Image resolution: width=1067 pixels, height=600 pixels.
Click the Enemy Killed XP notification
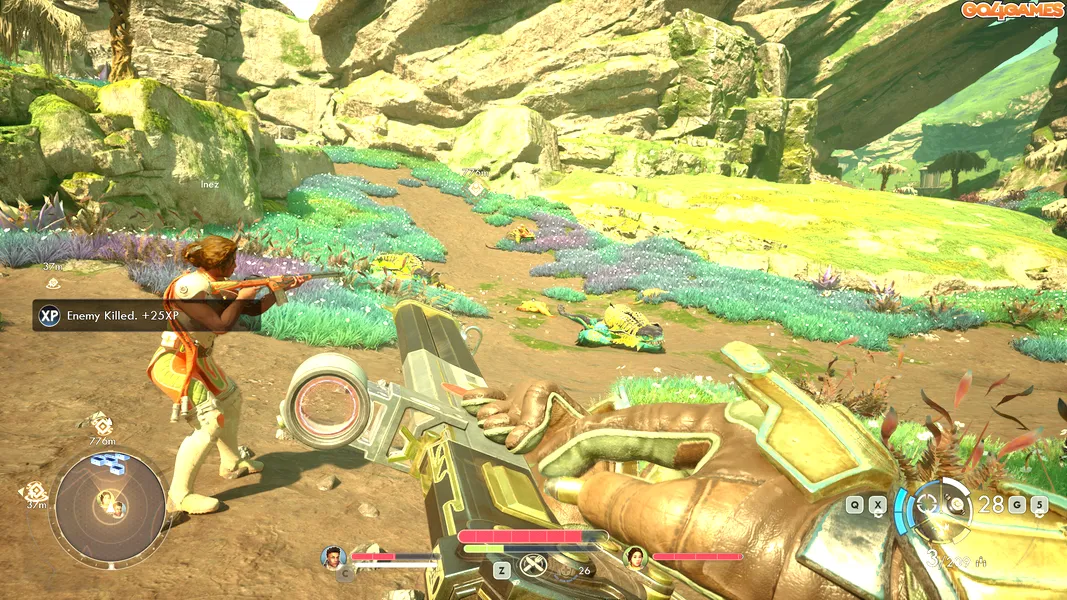114,316
